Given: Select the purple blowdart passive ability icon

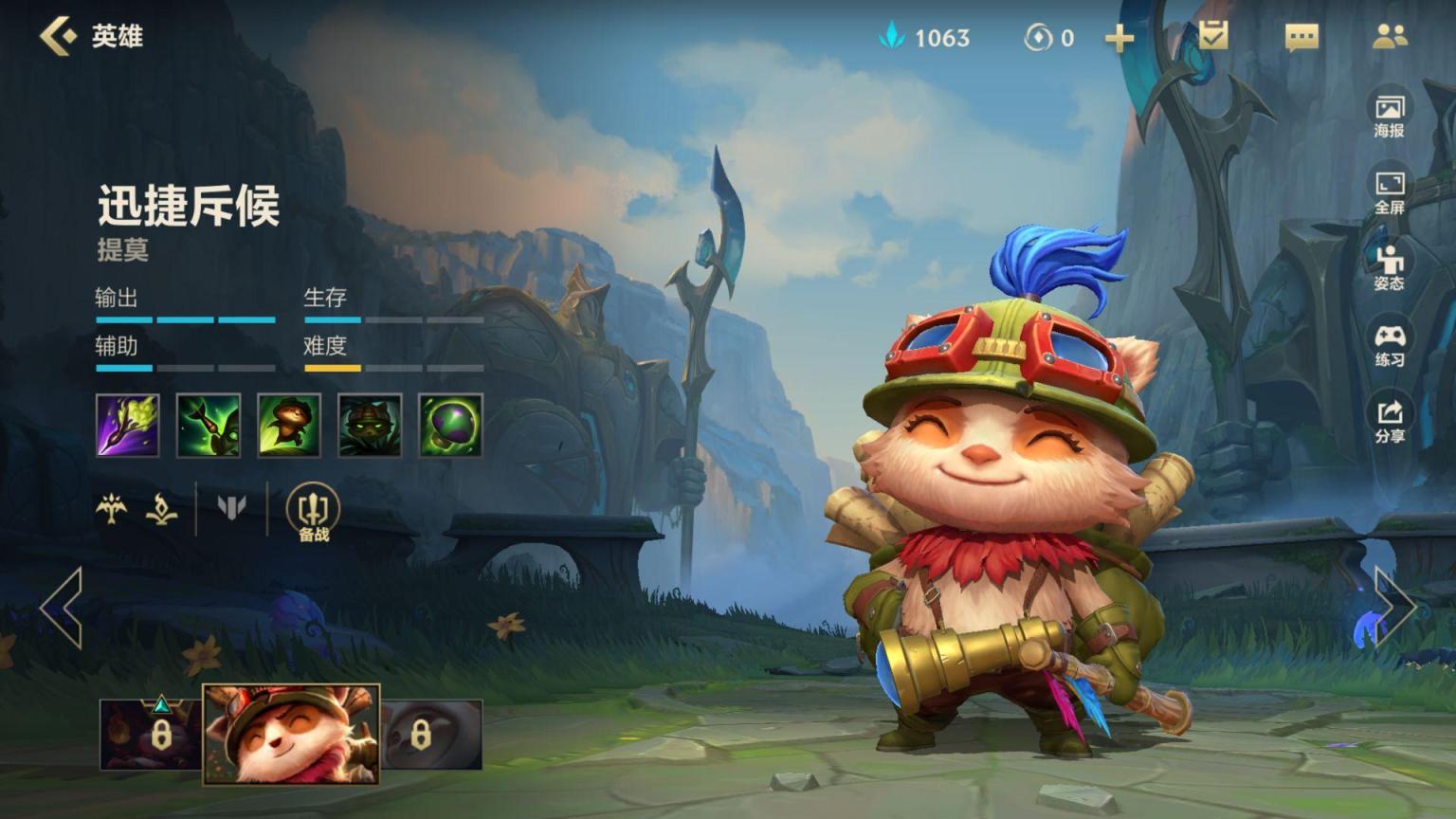Looking at the screenshot, I should coord(128,426).
